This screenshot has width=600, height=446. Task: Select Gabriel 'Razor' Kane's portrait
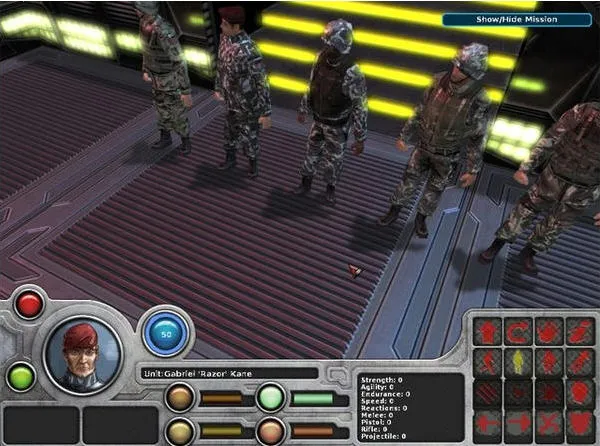(84, 353)
